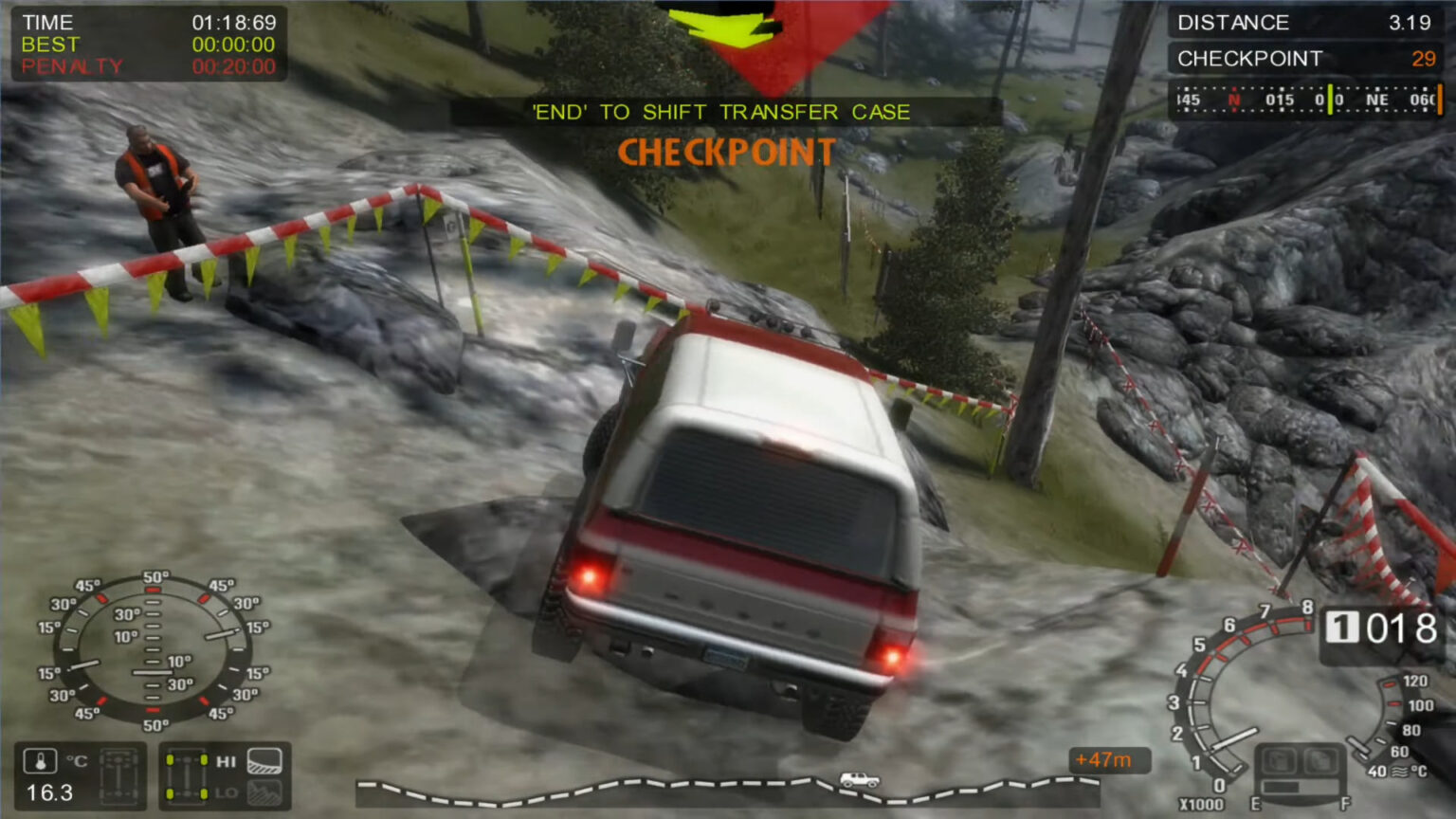Enable the LO range transfer case
Image resolution: width=1456 pixels, height=819 pixels.
click(x=225, y=792)
